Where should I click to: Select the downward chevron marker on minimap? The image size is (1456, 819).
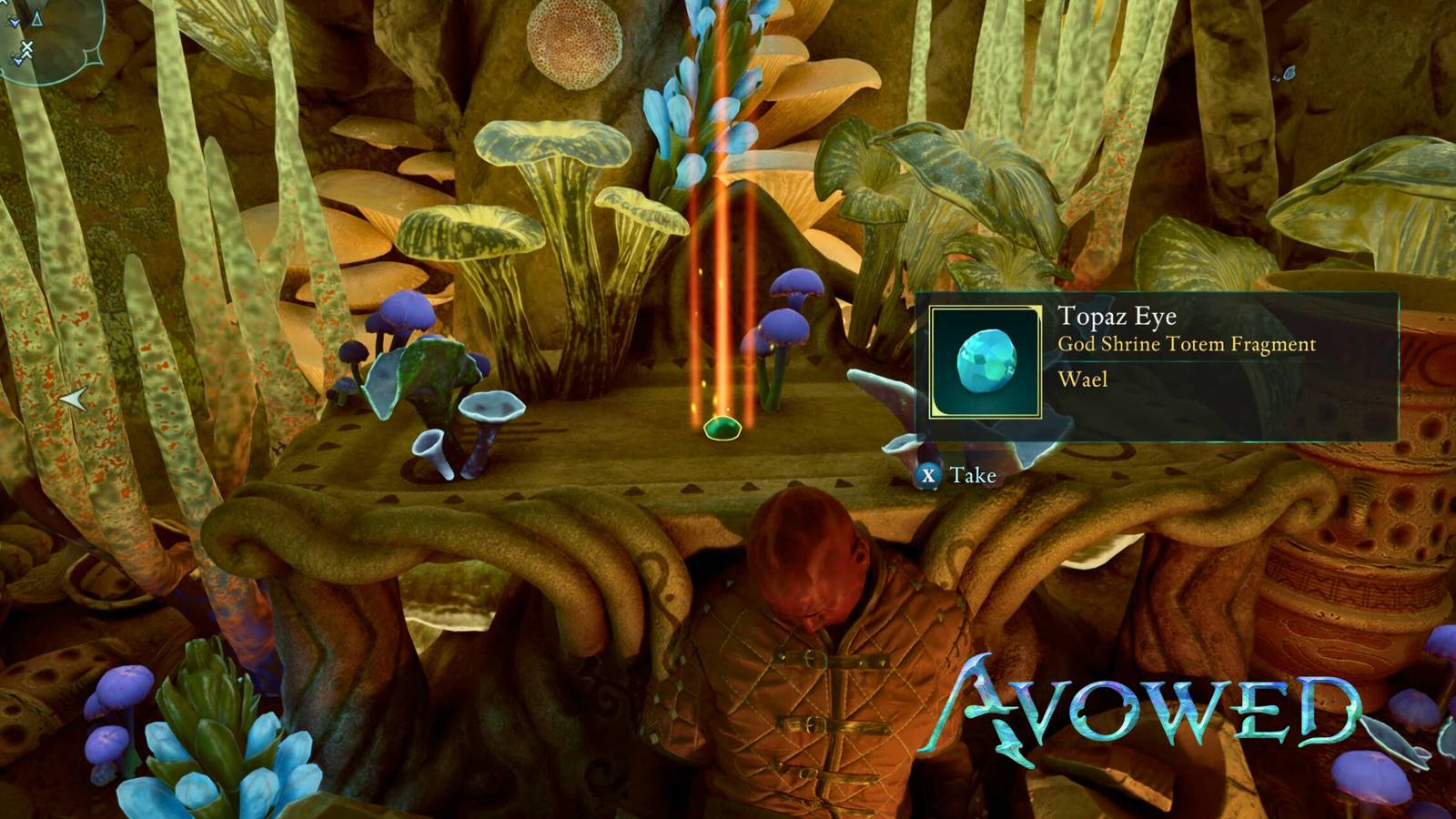pos(15,23)
